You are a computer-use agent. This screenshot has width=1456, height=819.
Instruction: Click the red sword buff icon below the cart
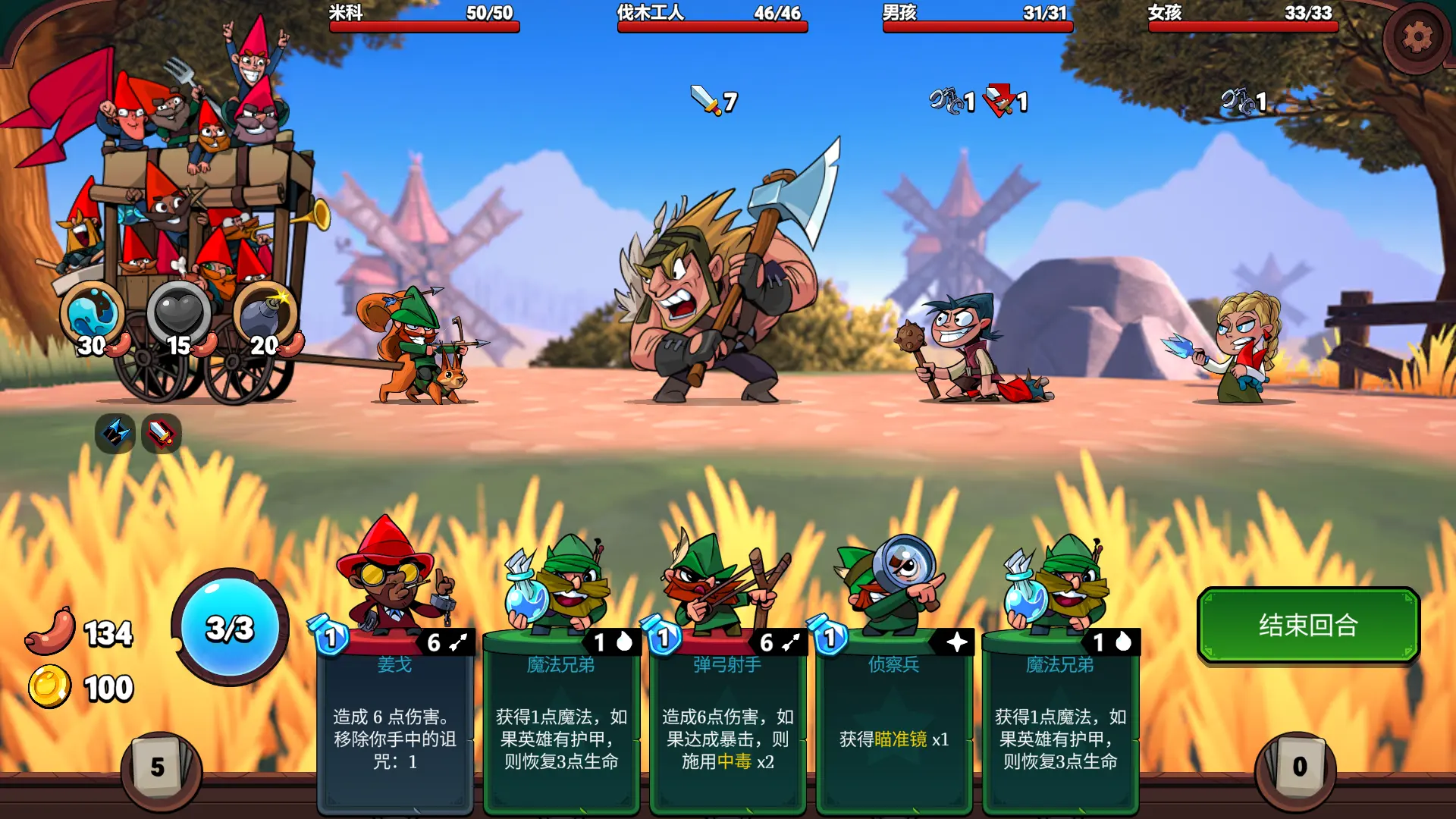pyautogui.click(x=160, y=434)
